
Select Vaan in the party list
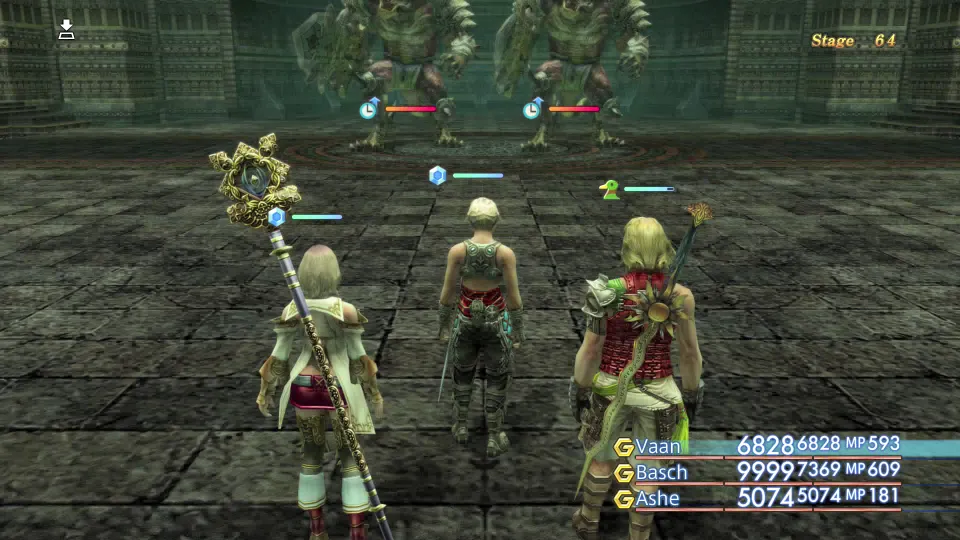pos(659,447)
